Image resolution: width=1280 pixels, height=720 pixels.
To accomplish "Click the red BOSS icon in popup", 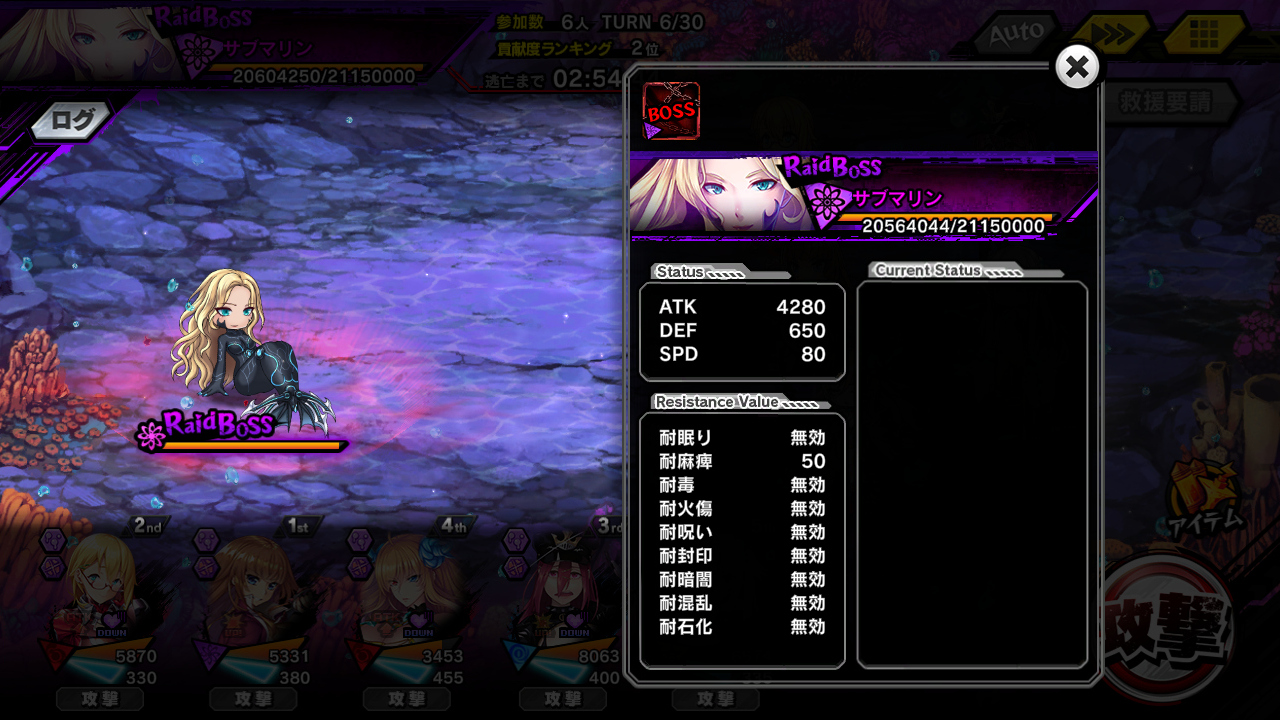I will click(670, 111).
